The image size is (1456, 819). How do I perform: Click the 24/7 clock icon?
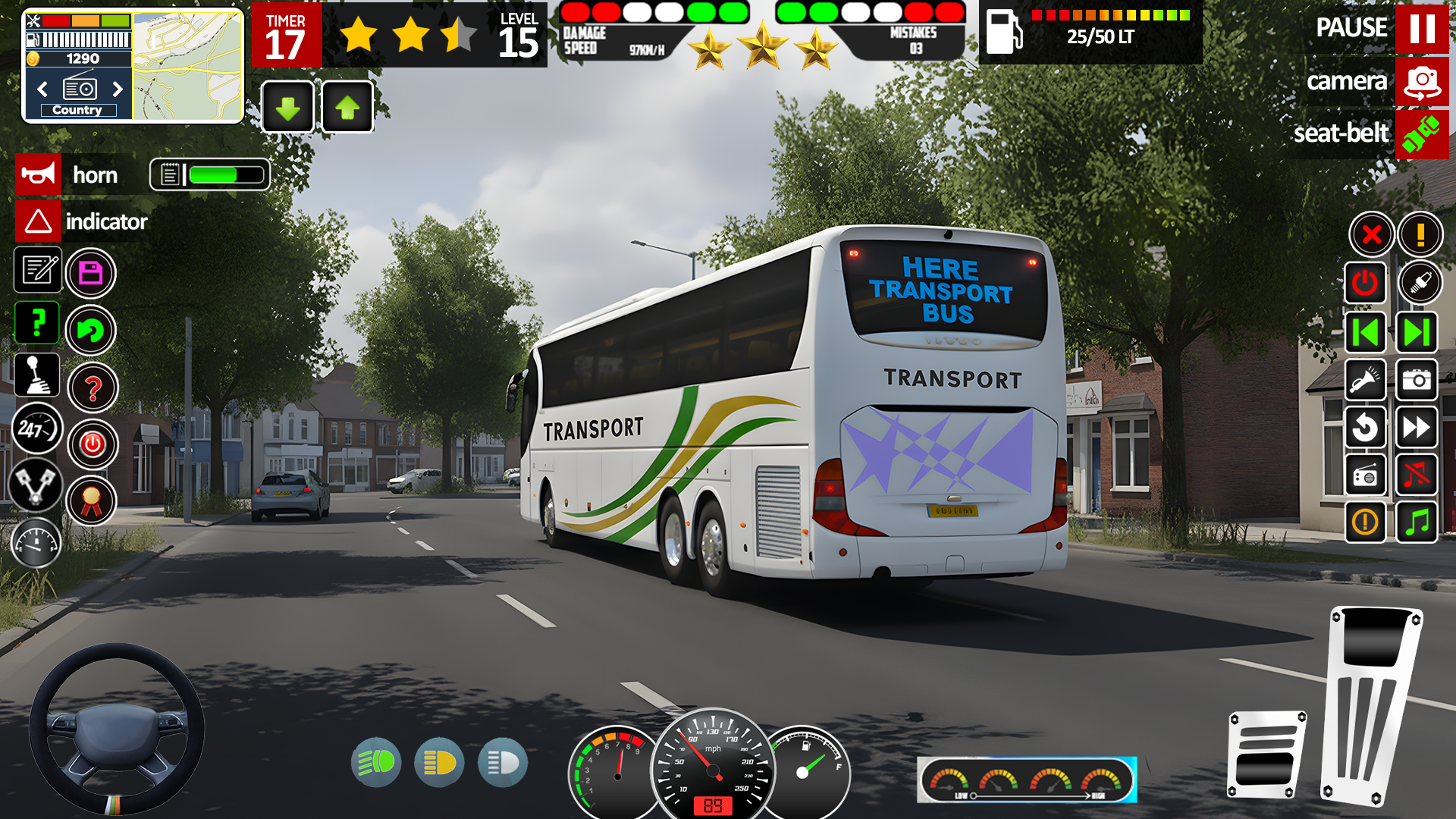point(37,428)
